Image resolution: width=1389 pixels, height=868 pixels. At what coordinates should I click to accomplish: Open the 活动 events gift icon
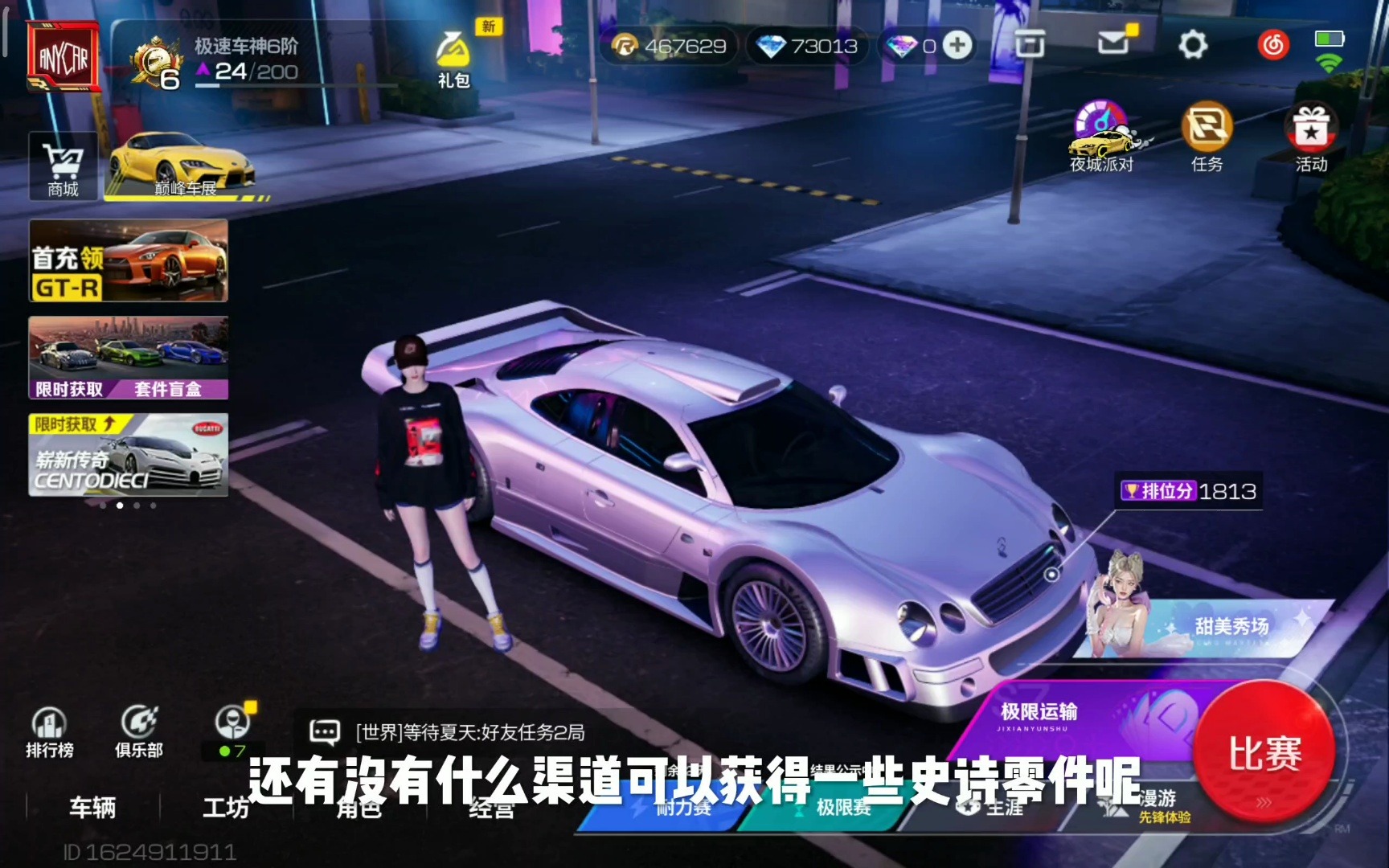click(x=1311, y=137)
